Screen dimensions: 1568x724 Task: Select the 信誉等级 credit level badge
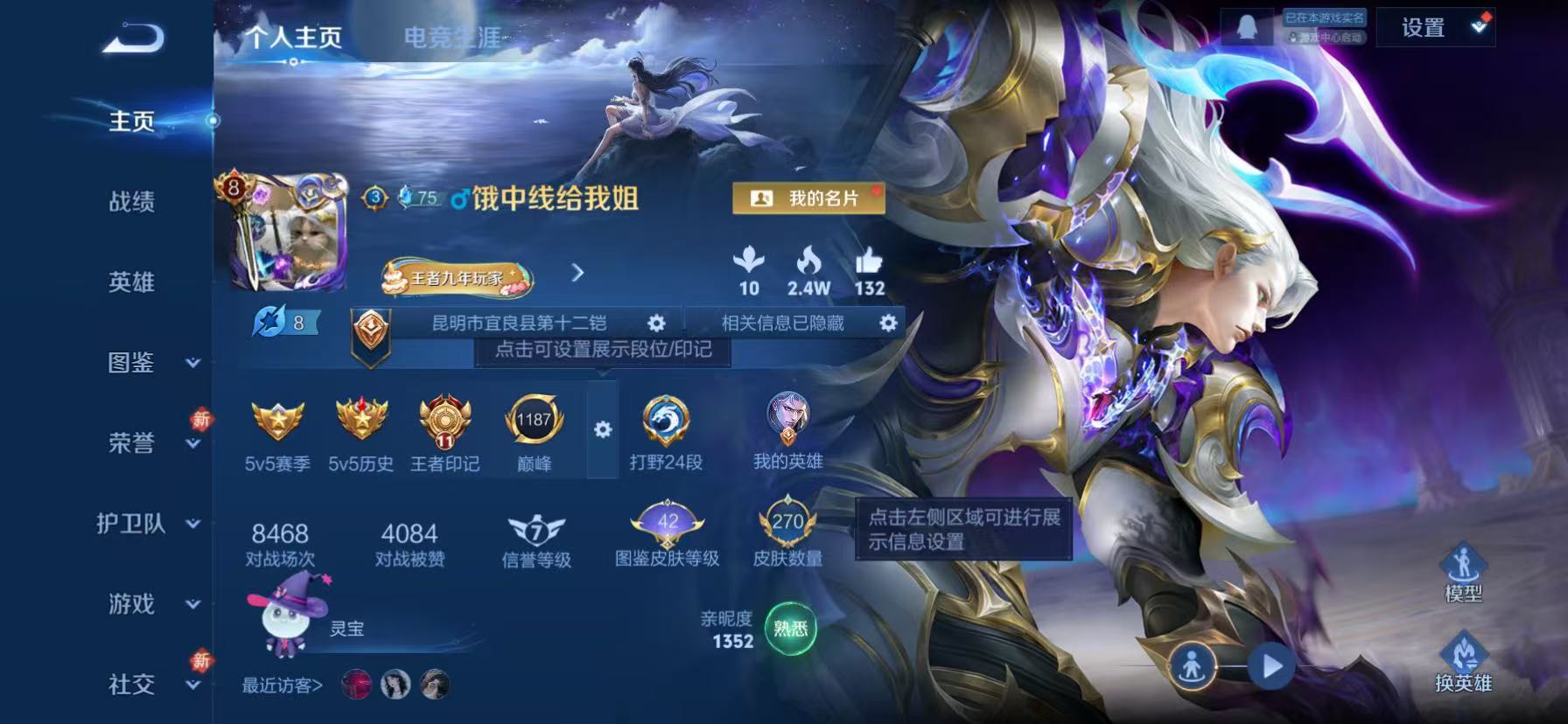pos(535,529)
